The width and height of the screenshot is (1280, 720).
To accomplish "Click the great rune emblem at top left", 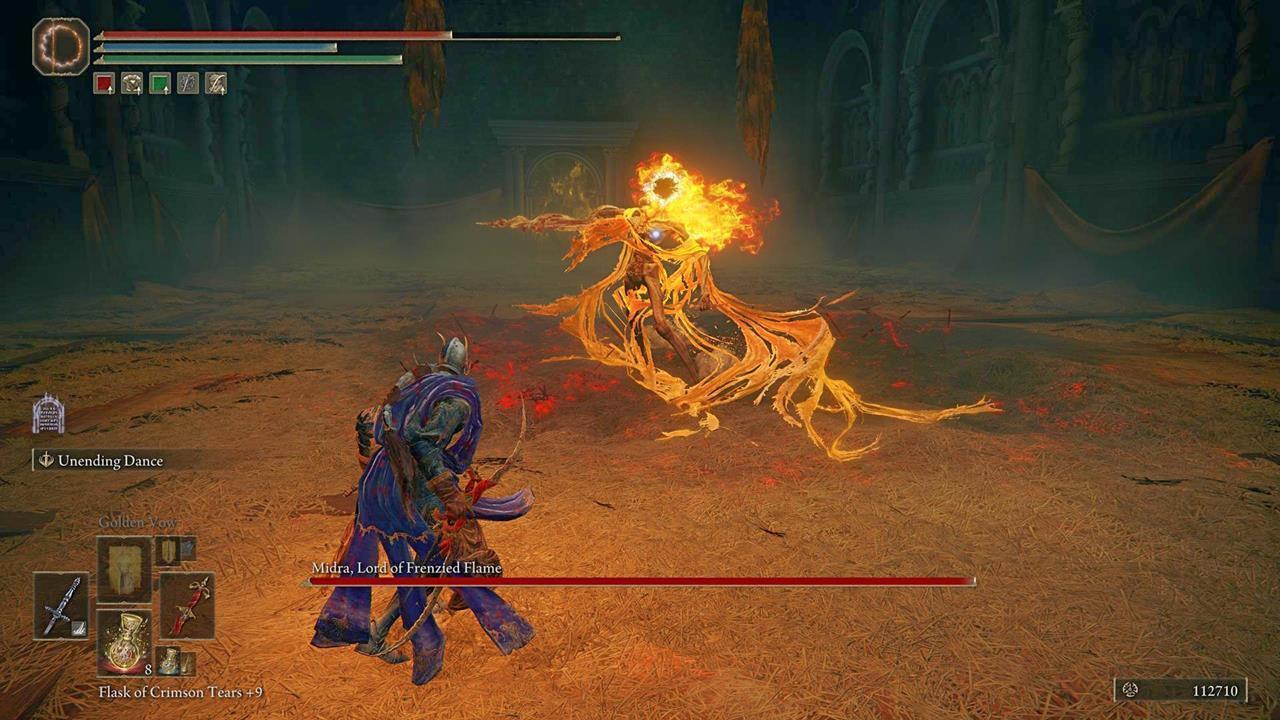I will pyautogui.click(x=60, y=48).
